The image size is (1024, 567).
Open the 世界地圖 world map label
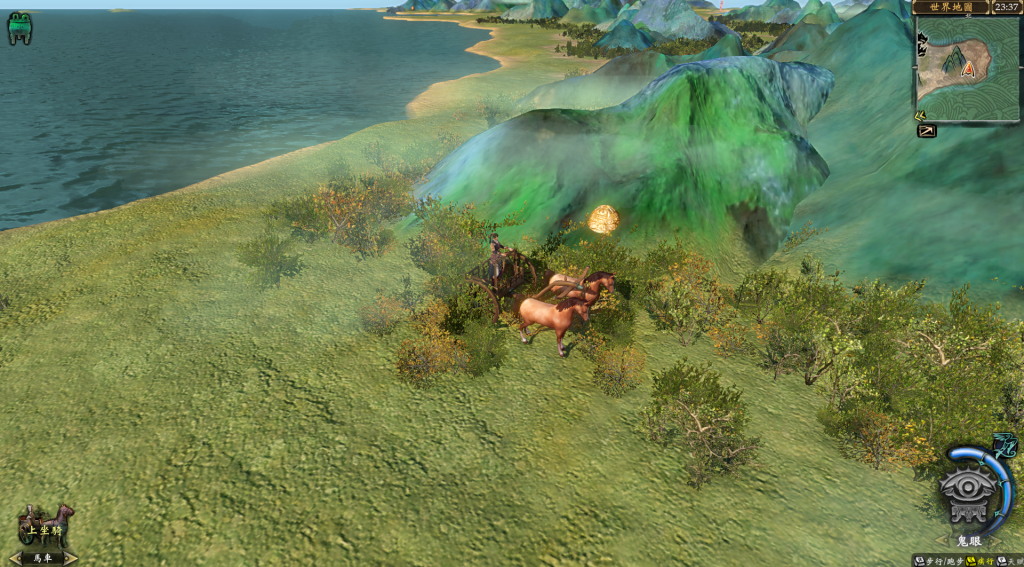tap(950, 7)
